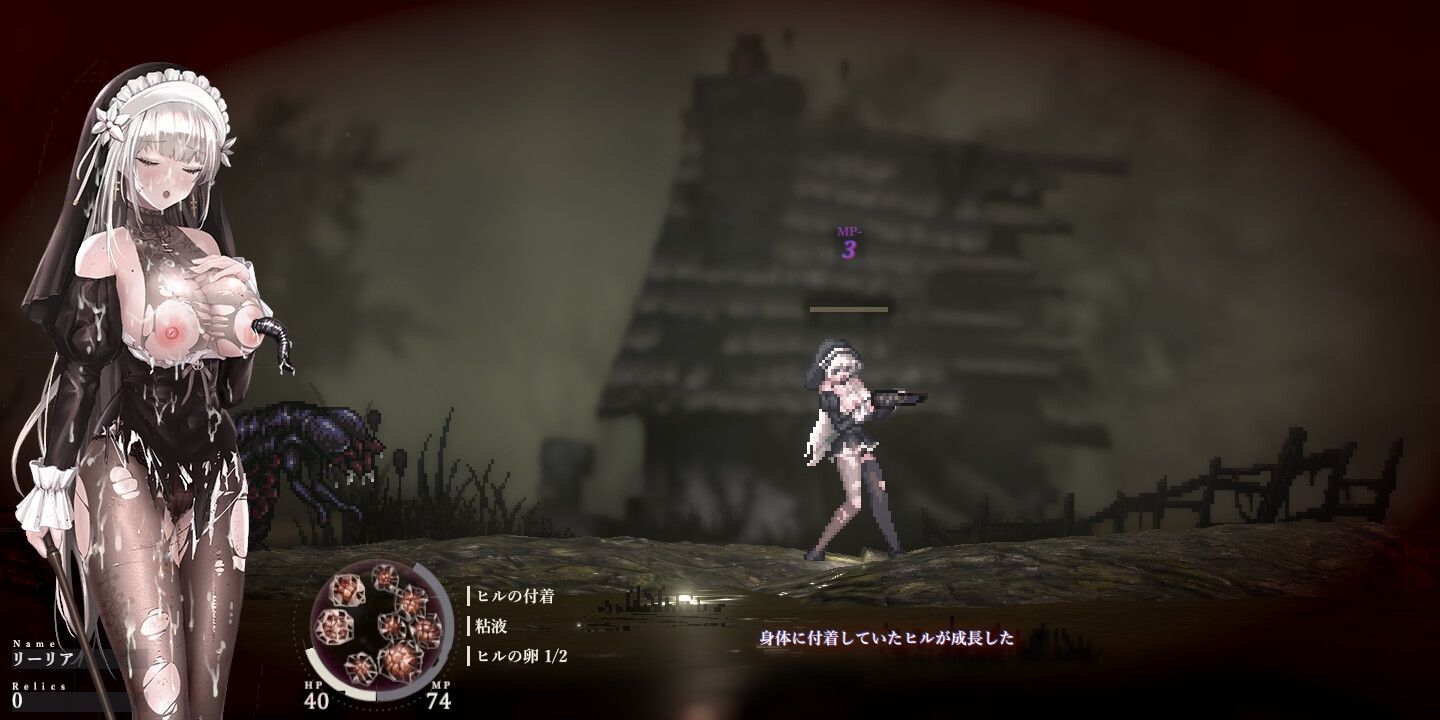Screen dimensions: 1440x720
Task: Click the leftmost leech egg icon in the HUD ring
Action: (334, 627)
